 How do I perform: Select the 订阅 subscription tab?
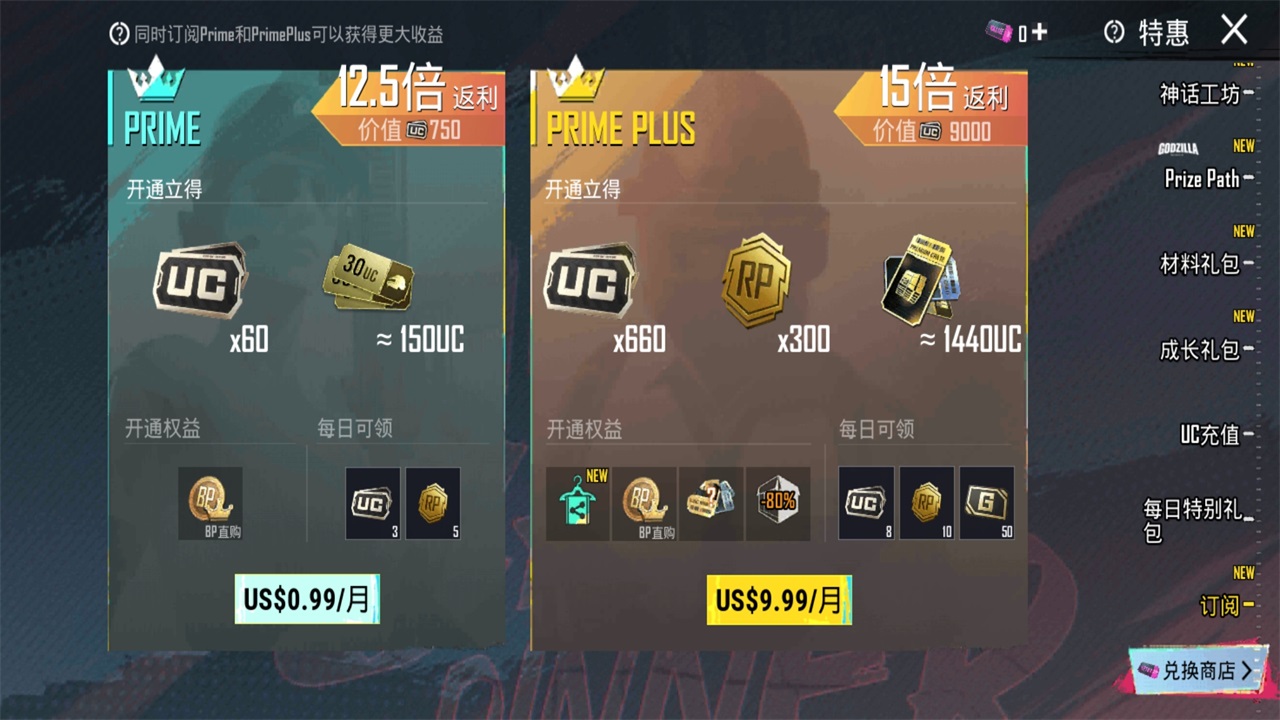pos(1220,605)
